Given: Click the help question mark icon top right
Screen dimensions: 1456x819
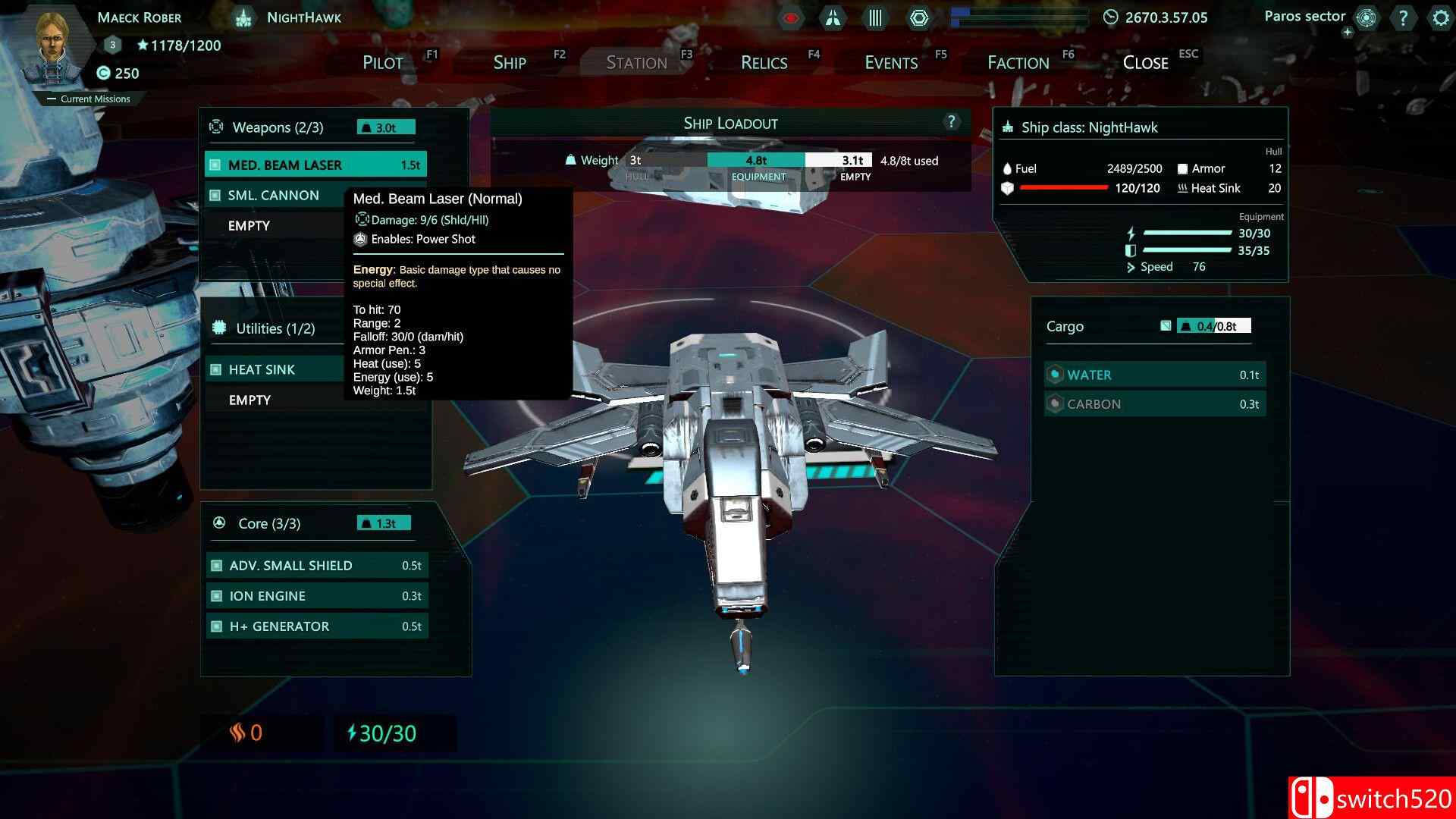Looking at the screenshot, I should [x=1404, y=18].
